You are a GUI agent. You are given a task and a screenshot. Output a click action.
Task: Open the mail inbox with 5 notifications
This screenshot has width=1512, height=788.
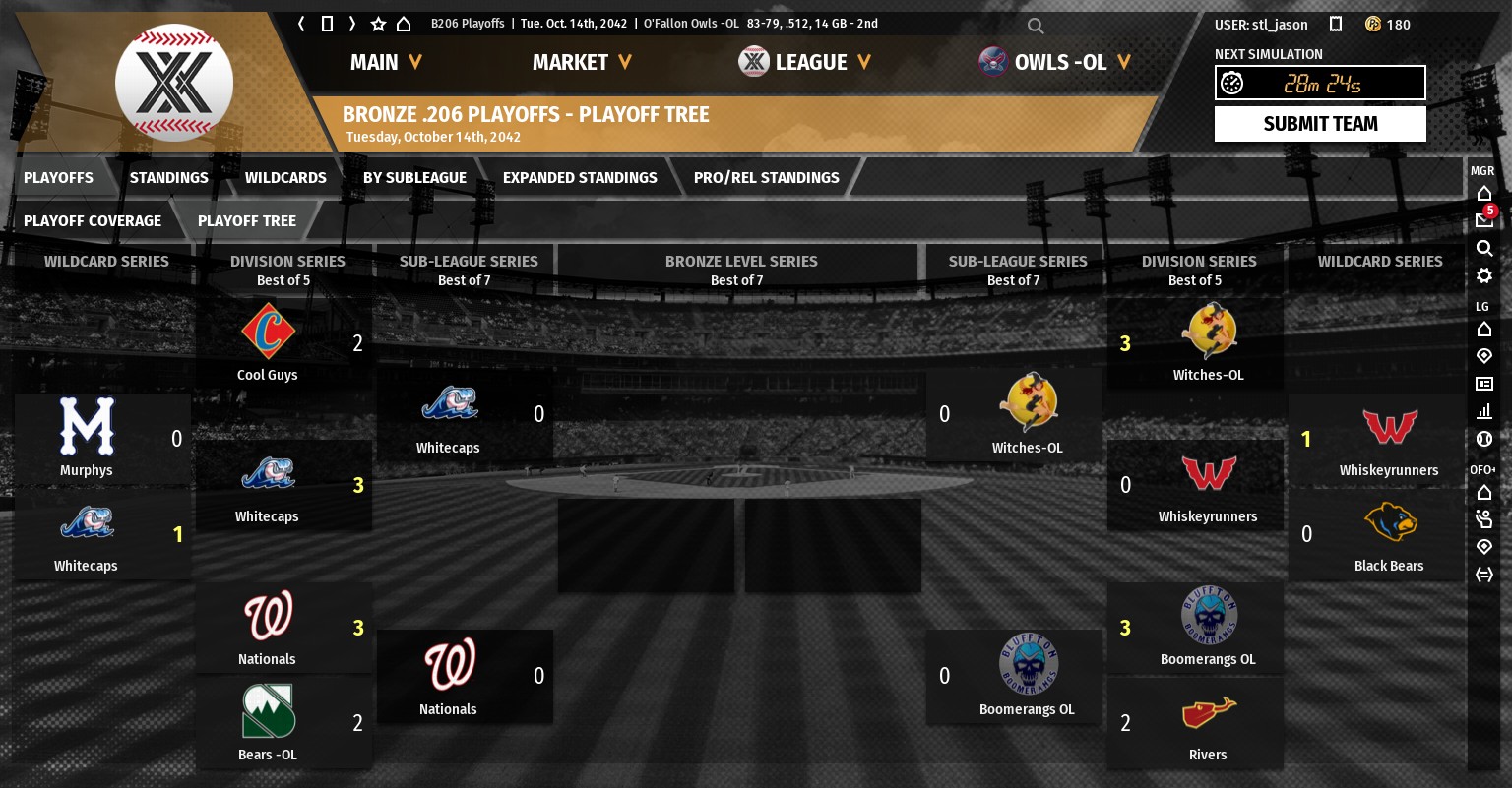pyautogui.click(x=1484, y=219)
